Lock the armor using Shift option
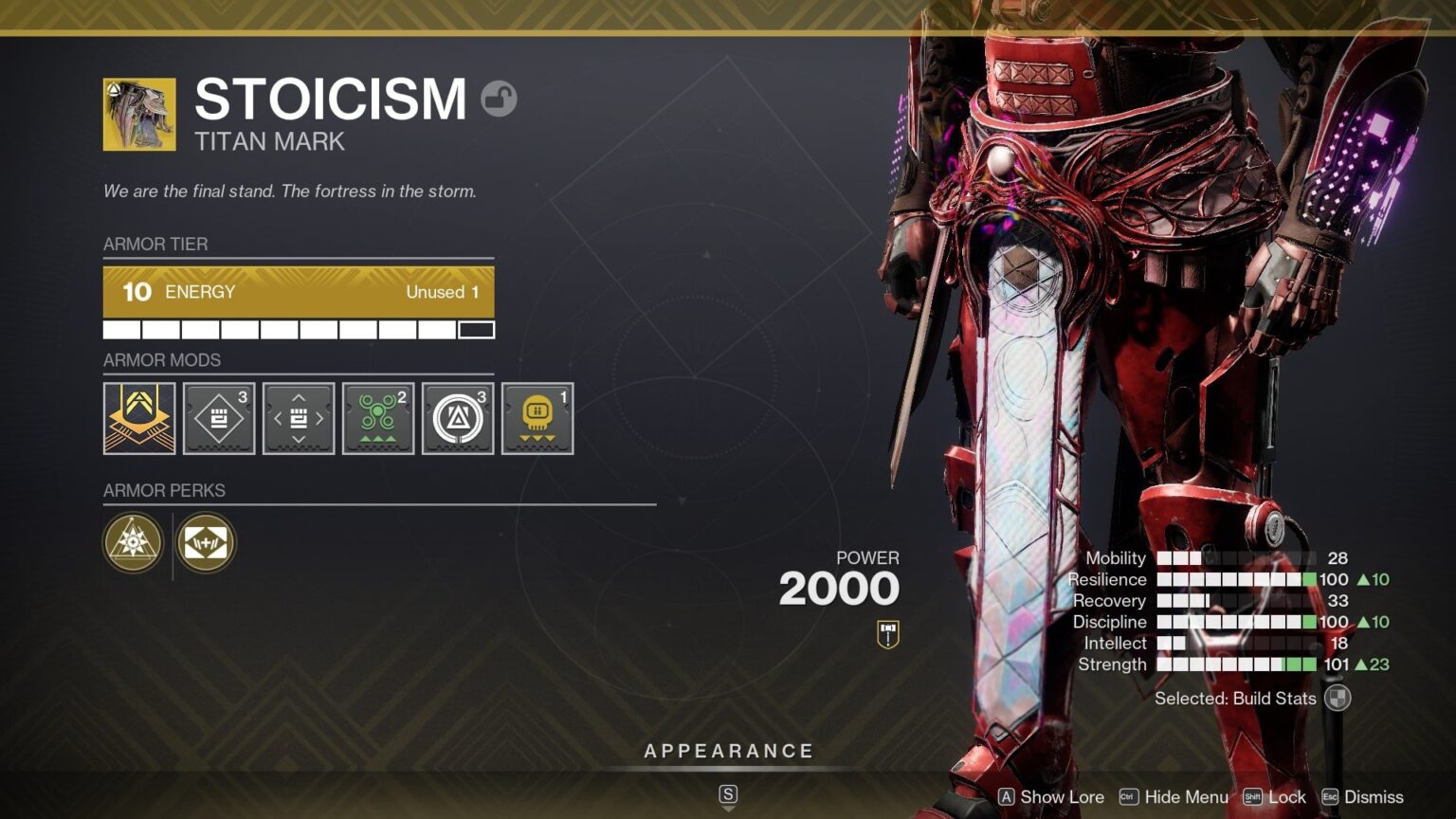Viewport: 1456px width, 819px height. [1277, 797]
